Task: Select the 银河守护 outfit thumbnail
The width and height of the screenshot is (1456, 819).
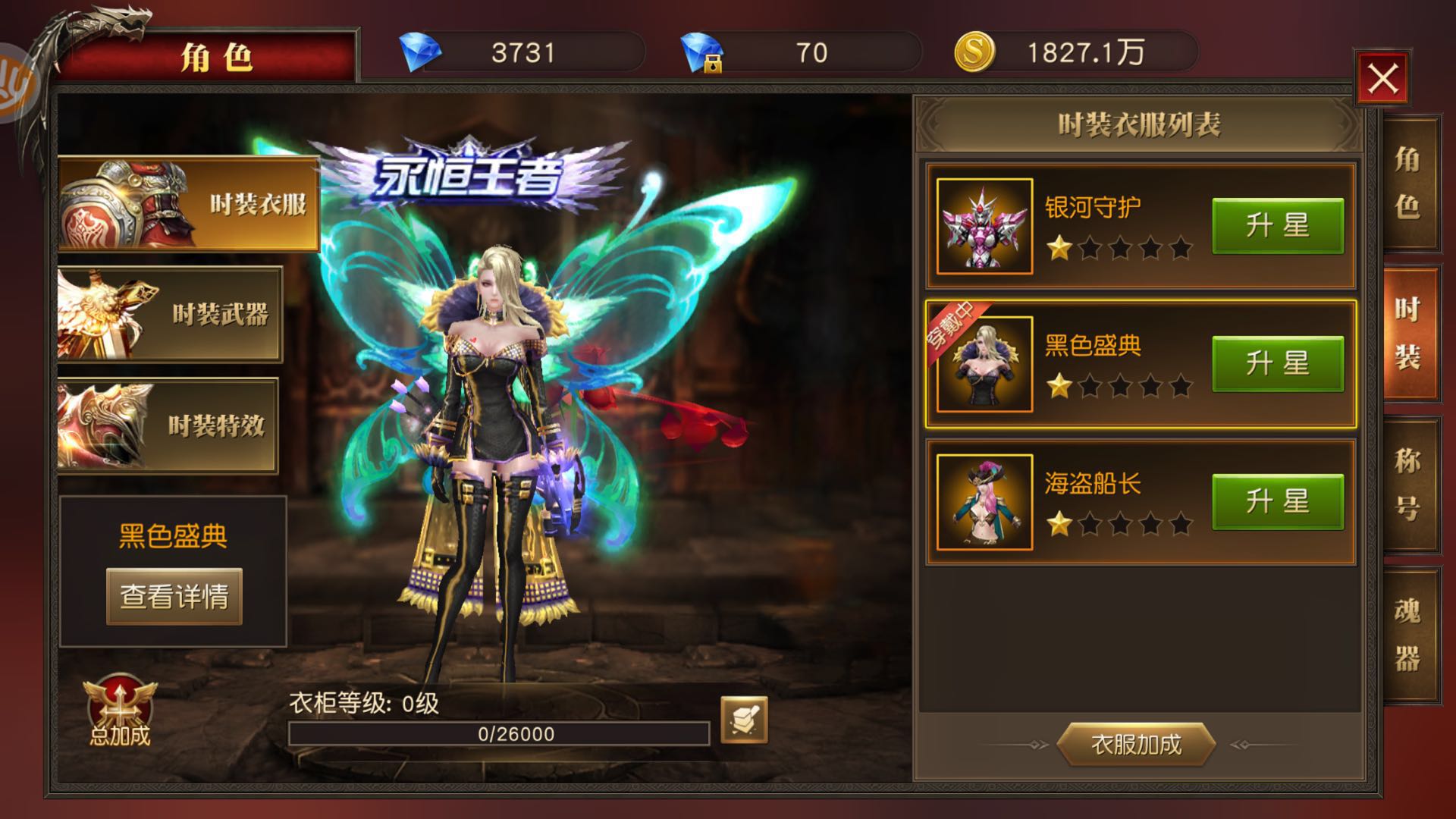Action: pyautogui.click(x=984, y=226)
